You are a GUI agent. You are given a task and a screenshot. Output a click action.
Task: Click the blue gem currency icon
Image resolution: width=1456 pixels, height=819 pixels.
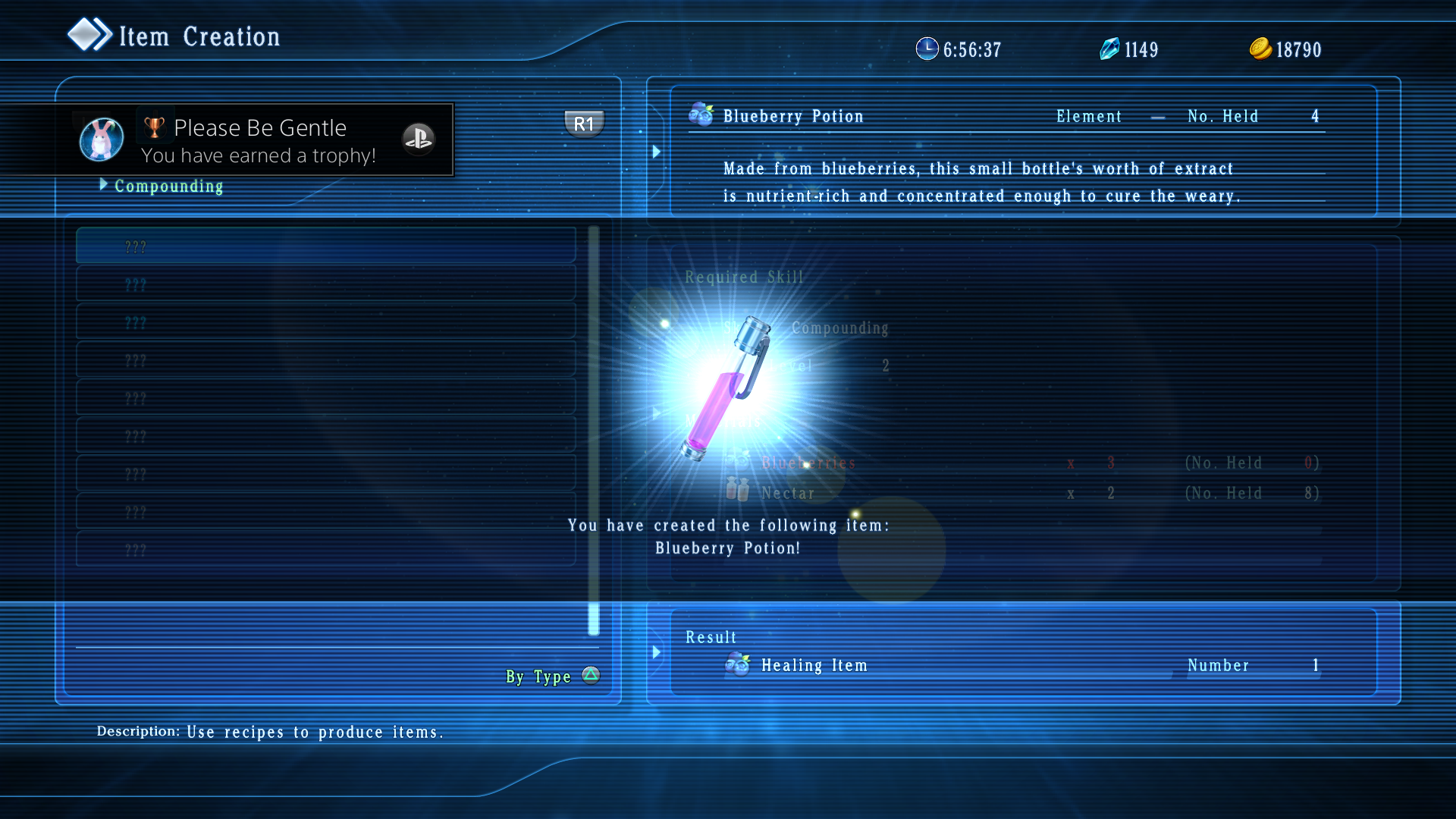pyautogui.click(x=1109, y=49)
